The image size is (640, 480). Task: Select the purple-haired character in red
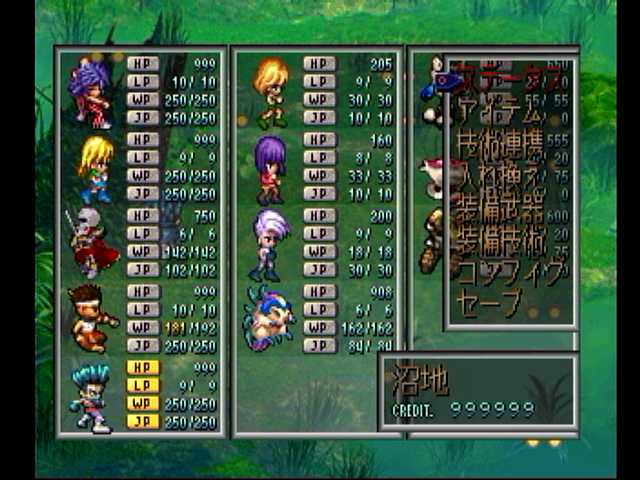(x=92, y=93)
